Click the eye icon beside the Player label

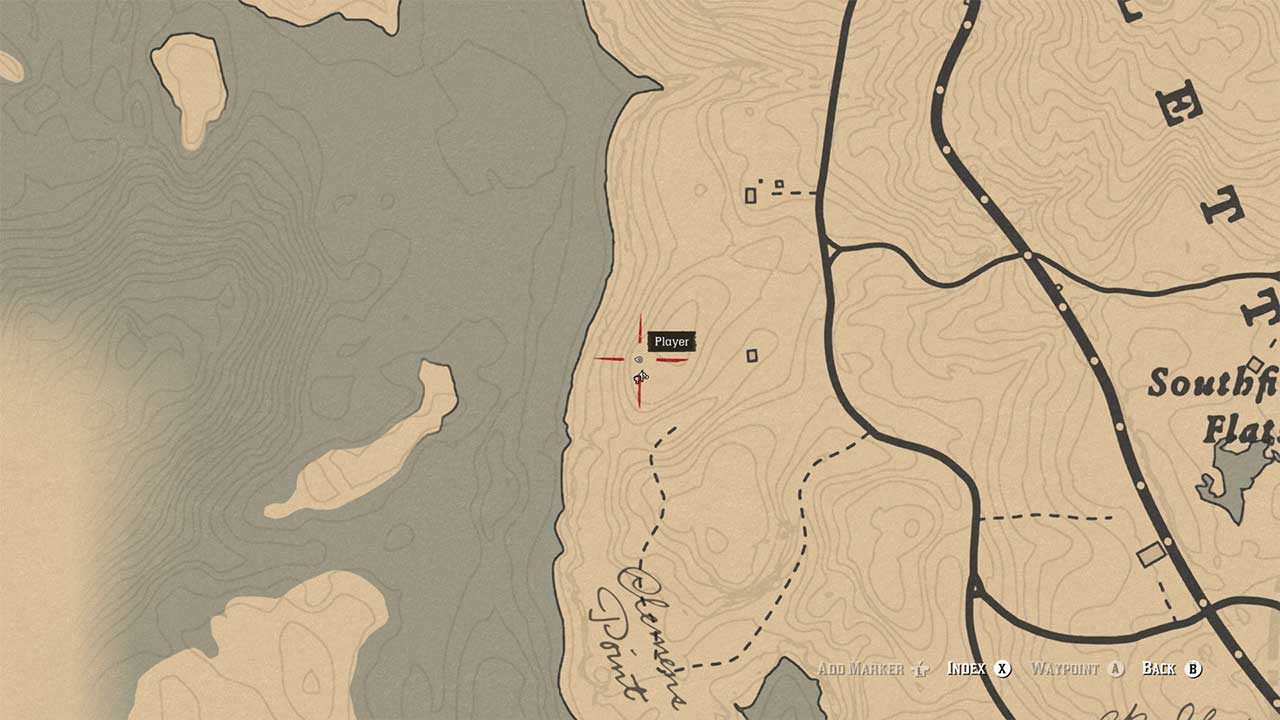click(x=641, y=359)
